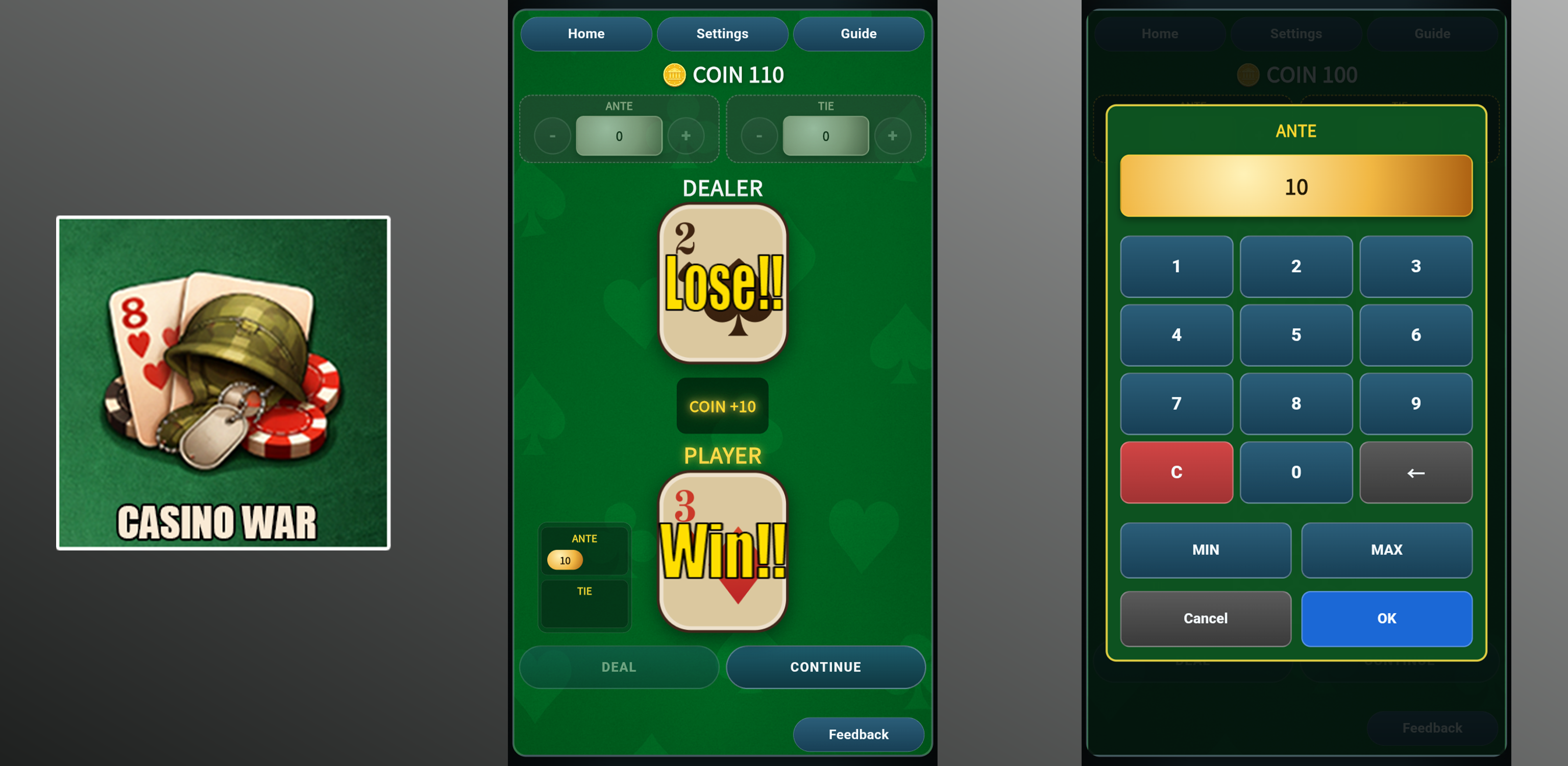Increase the ANTE bet with plus
The height and width of the screenshot is (766, 1568).
tap(687, 136)
